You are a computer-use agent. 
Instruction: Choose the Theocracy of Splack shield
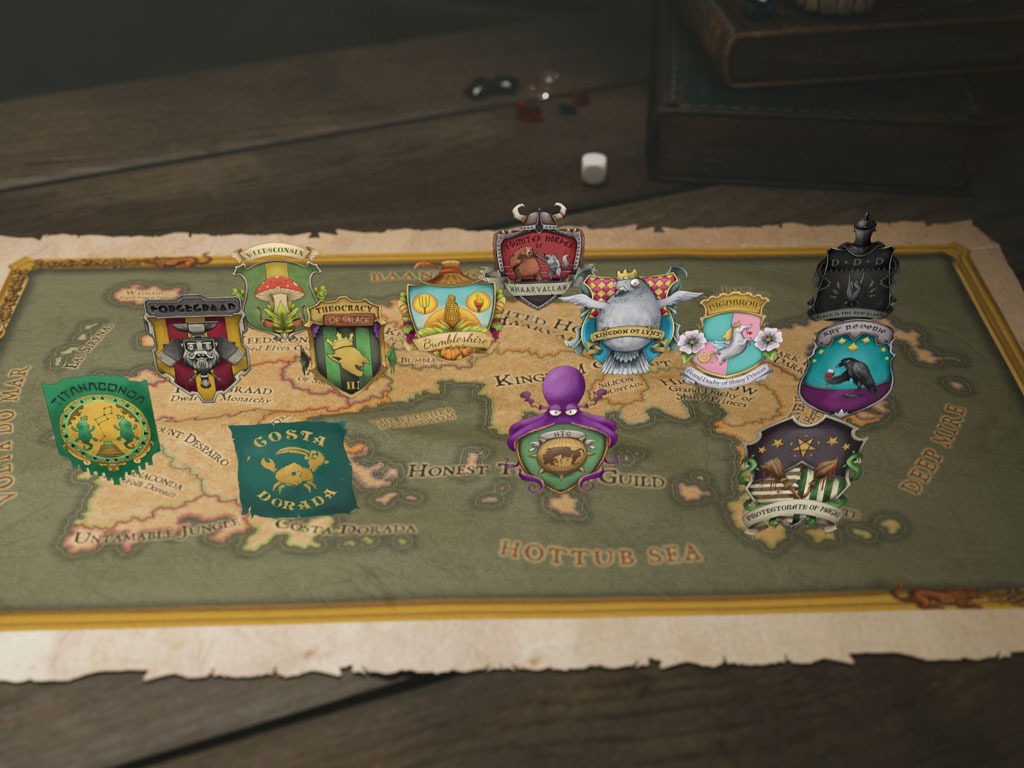346,347
